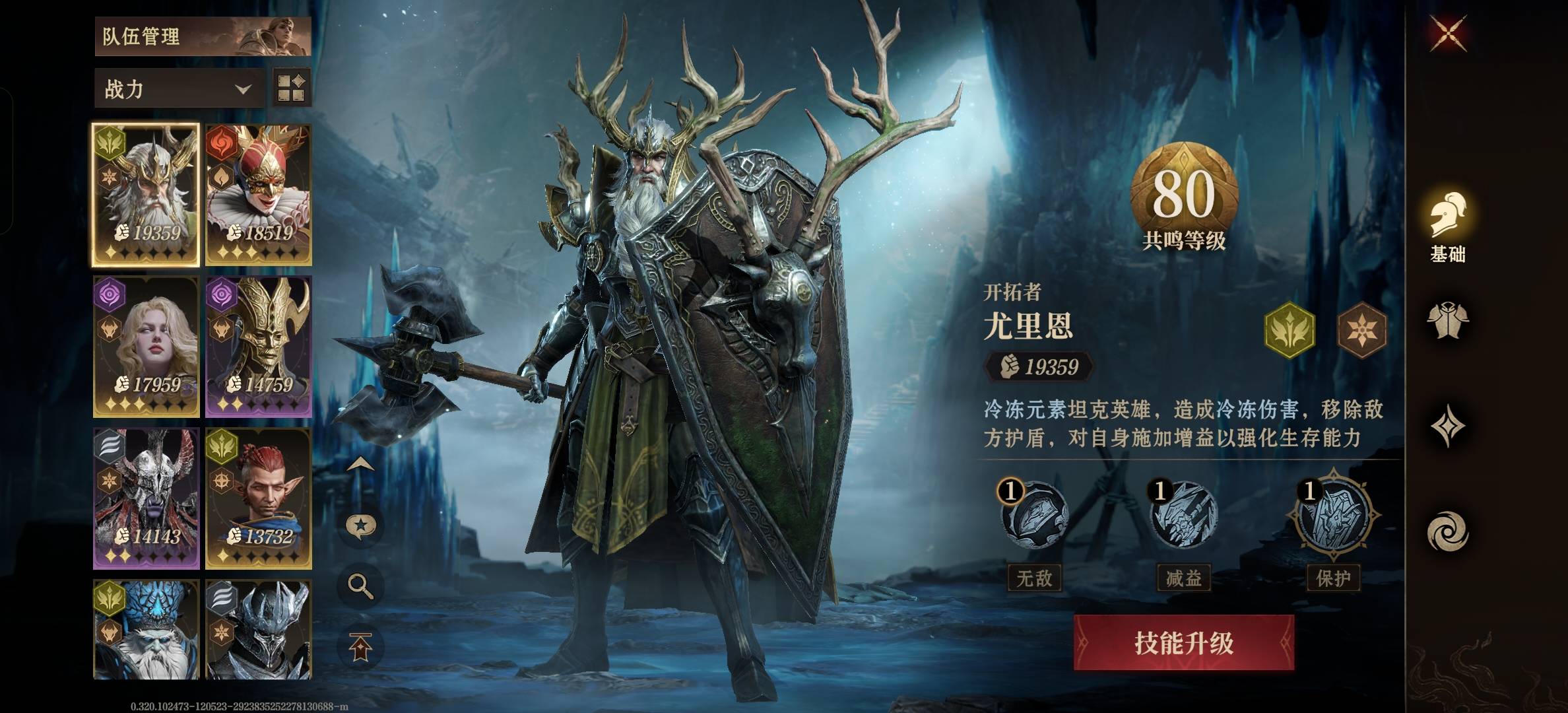Pick the golden helmet hero card 14759
The image size is (1568, 713).
click(x=258, y=347)
